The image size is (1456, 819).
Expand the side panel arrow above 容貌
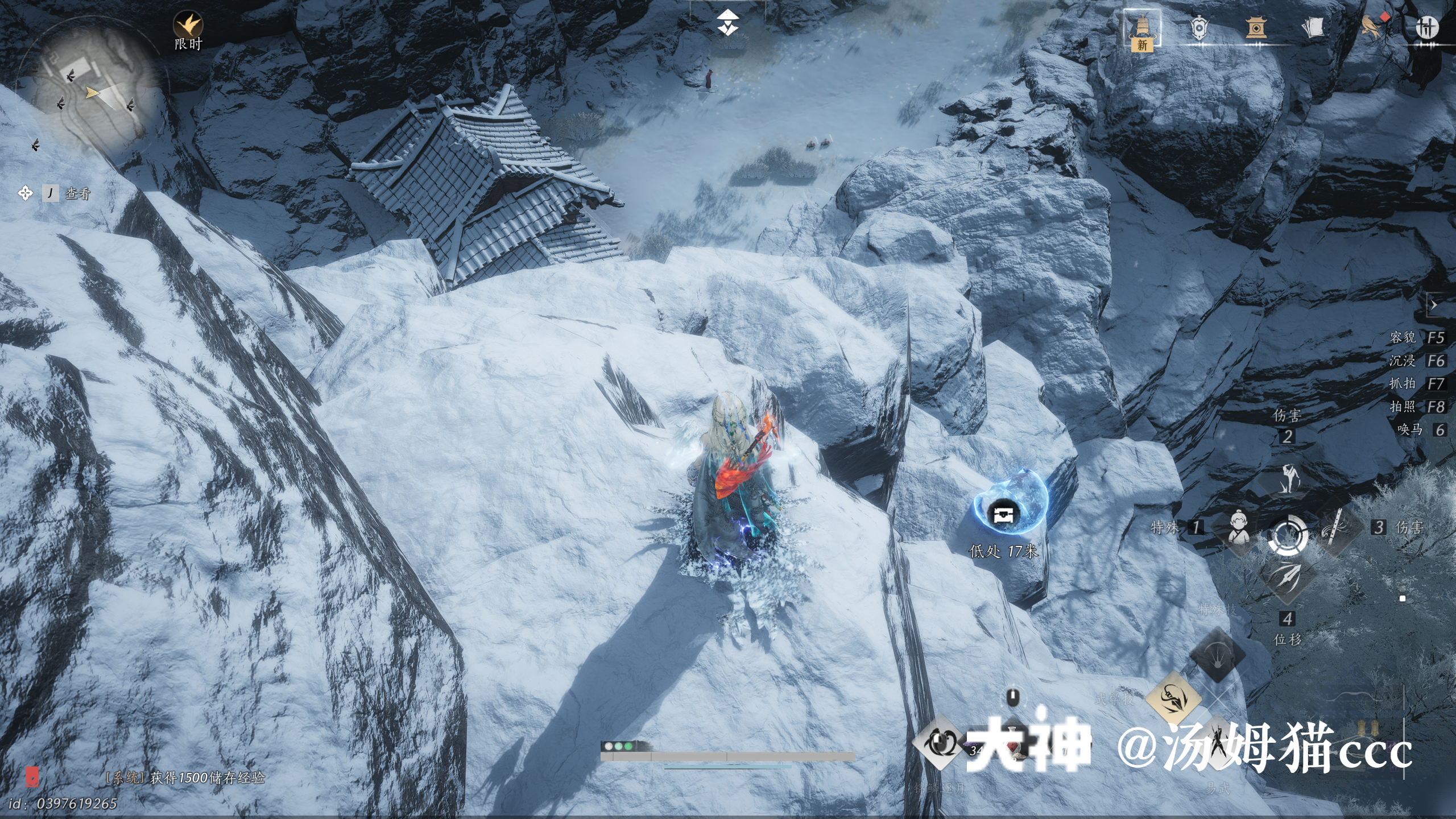tap(1434, 305)
